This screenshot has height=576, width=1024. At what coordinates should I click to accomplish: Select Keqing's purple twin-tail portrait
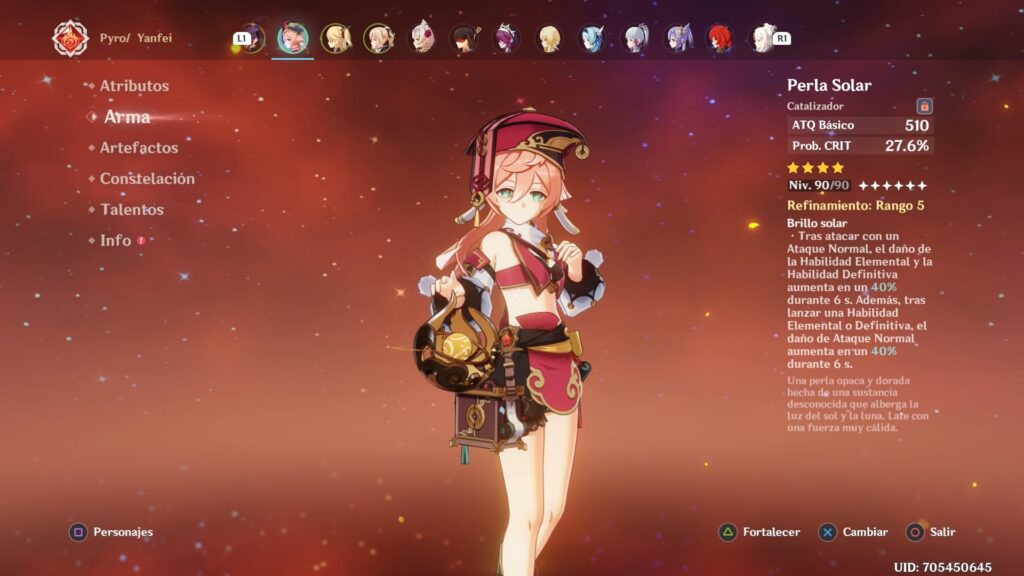pyautogui.click(x=679, y=38)
